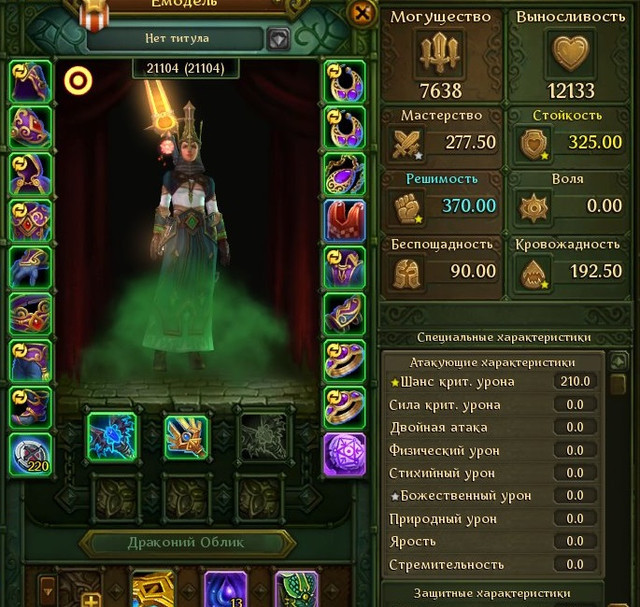Select the blue crystal staff weapon slot
640x607 pixels.
coord(111,437)
